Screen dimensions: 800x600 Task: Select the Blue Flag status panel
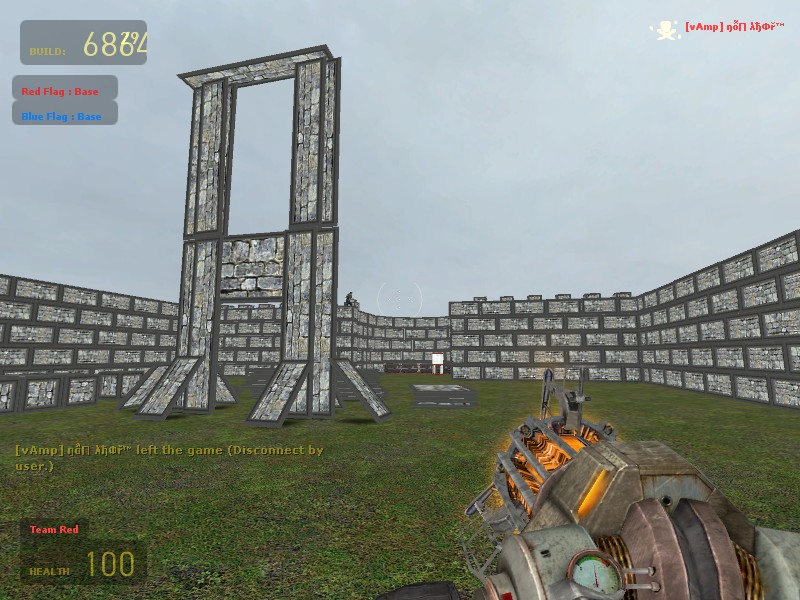pos(65,116)
